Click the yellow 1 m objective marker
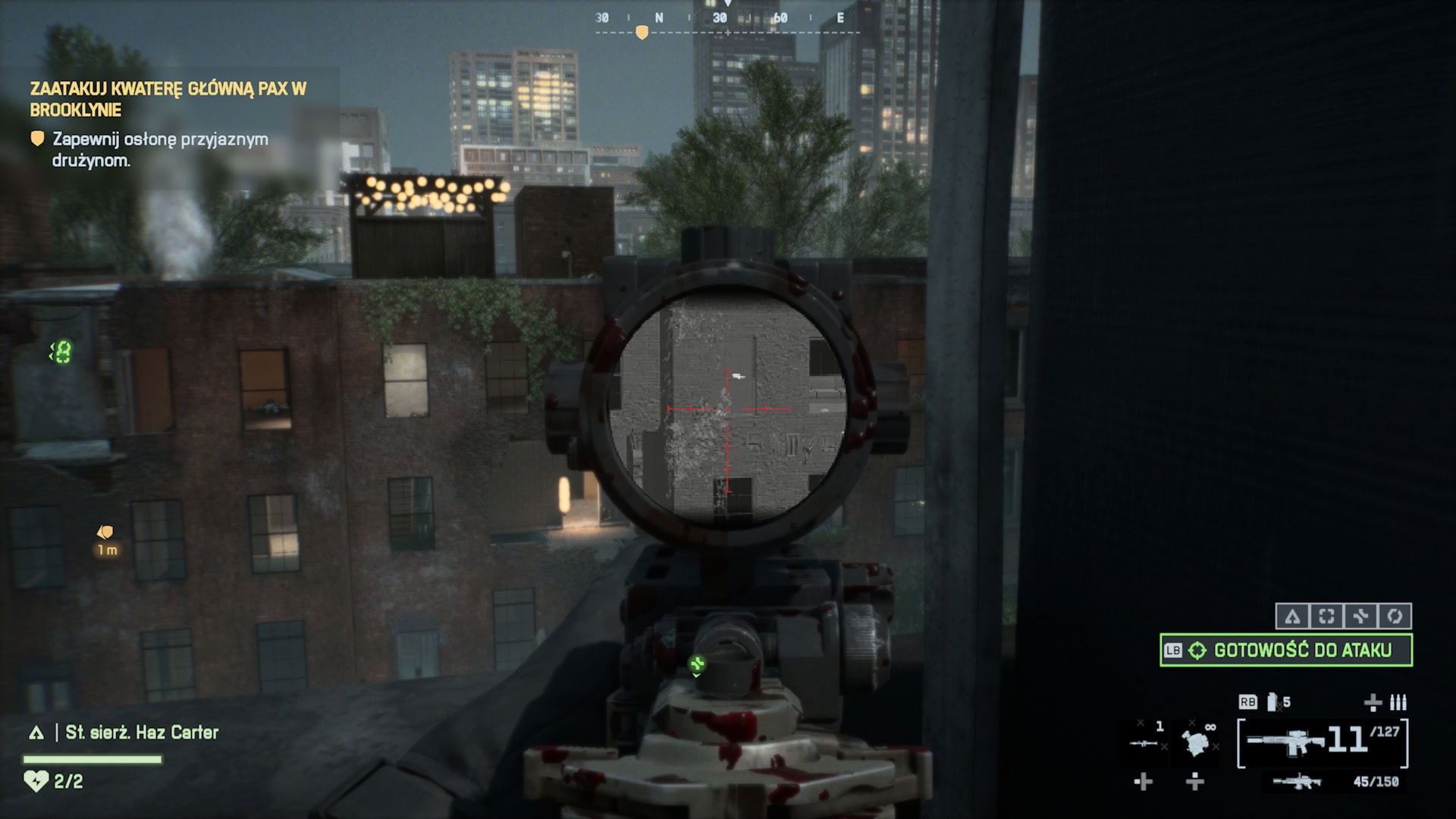 (x=106, y=540)
